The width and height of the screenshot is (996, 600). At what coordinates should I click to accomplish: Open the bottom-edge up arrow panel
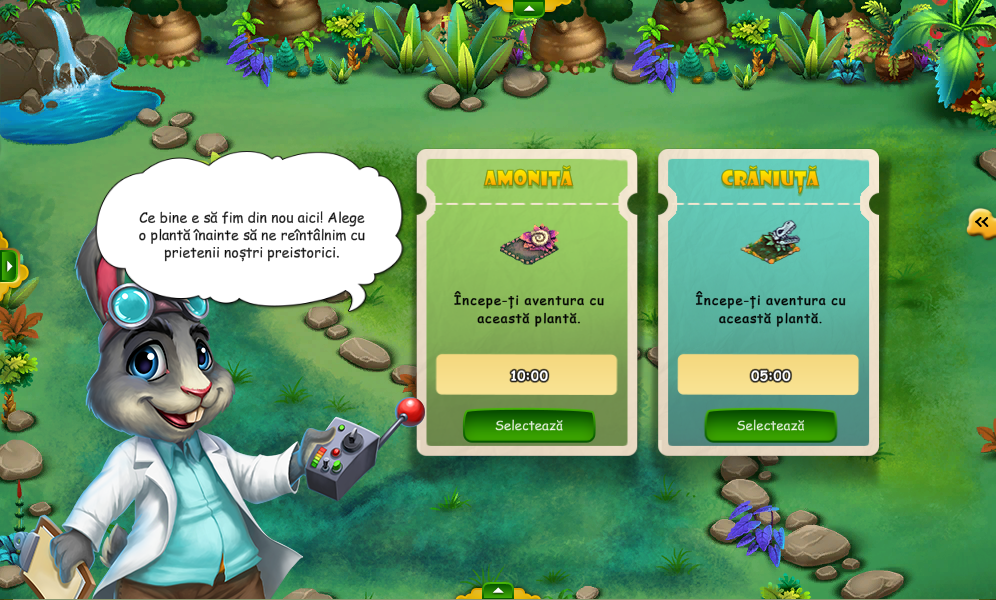497,591
